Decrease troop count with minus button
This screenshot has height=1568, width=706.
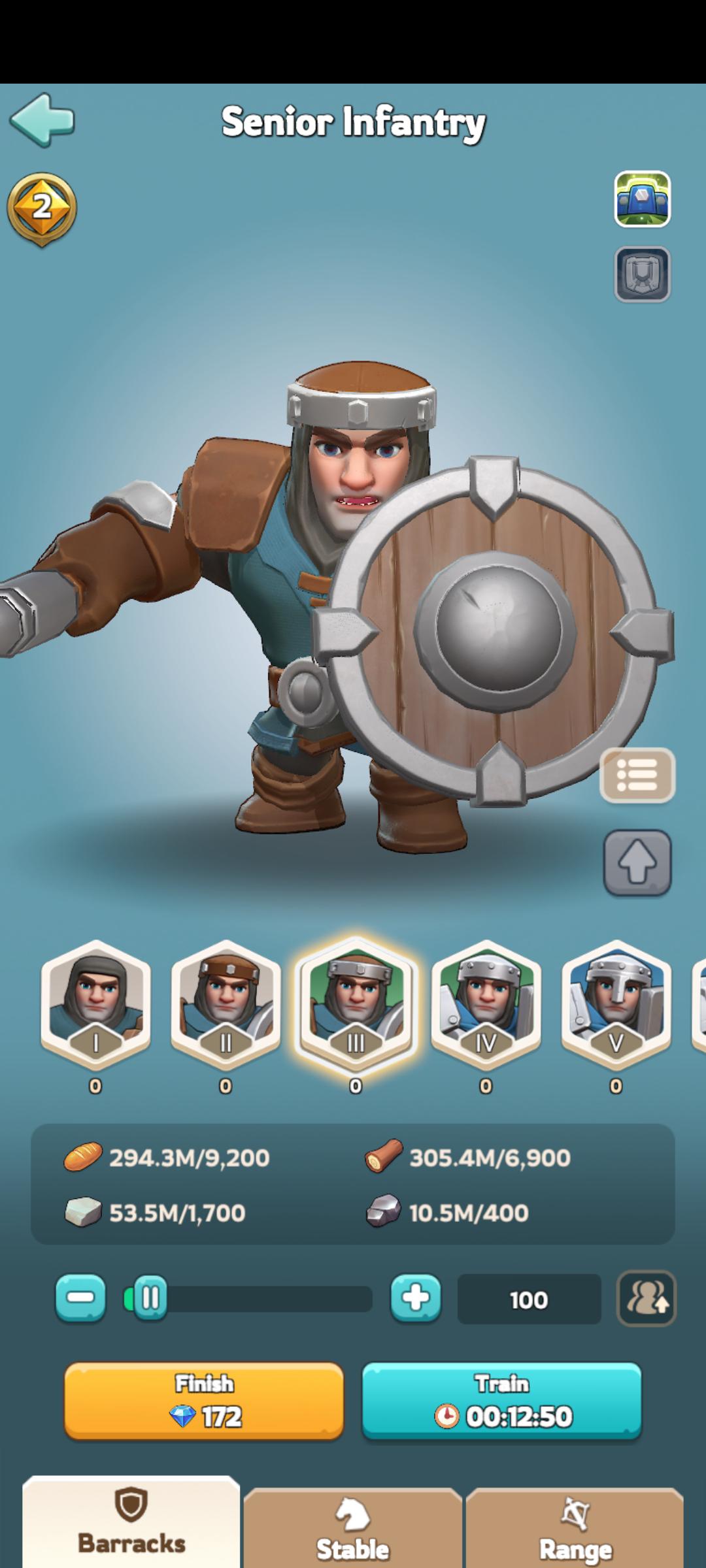coord(80,1298)
